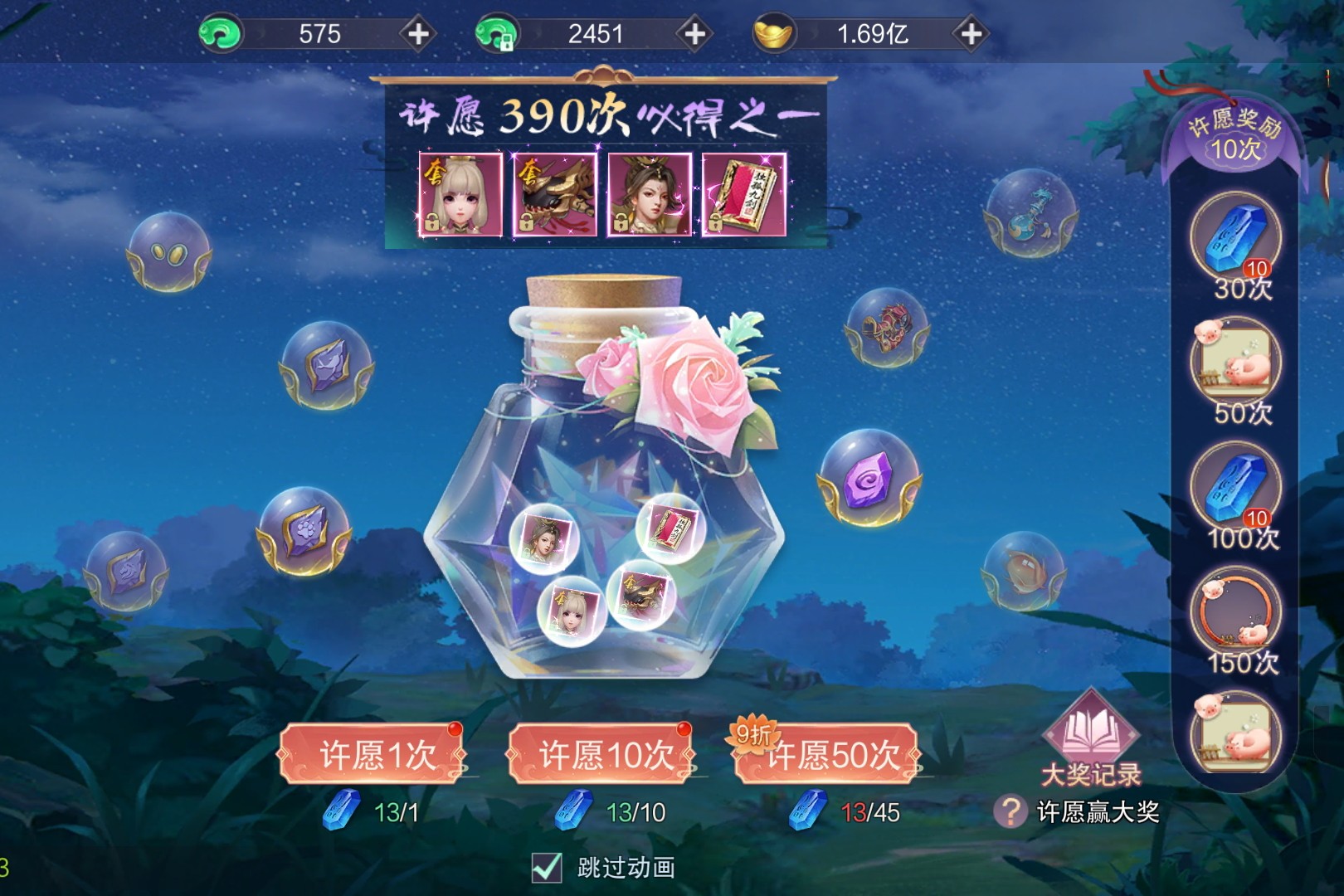This screenshot has width=1344, height=896.
Task: Inspect the gold coins bubble
Action: pos(169,251)
